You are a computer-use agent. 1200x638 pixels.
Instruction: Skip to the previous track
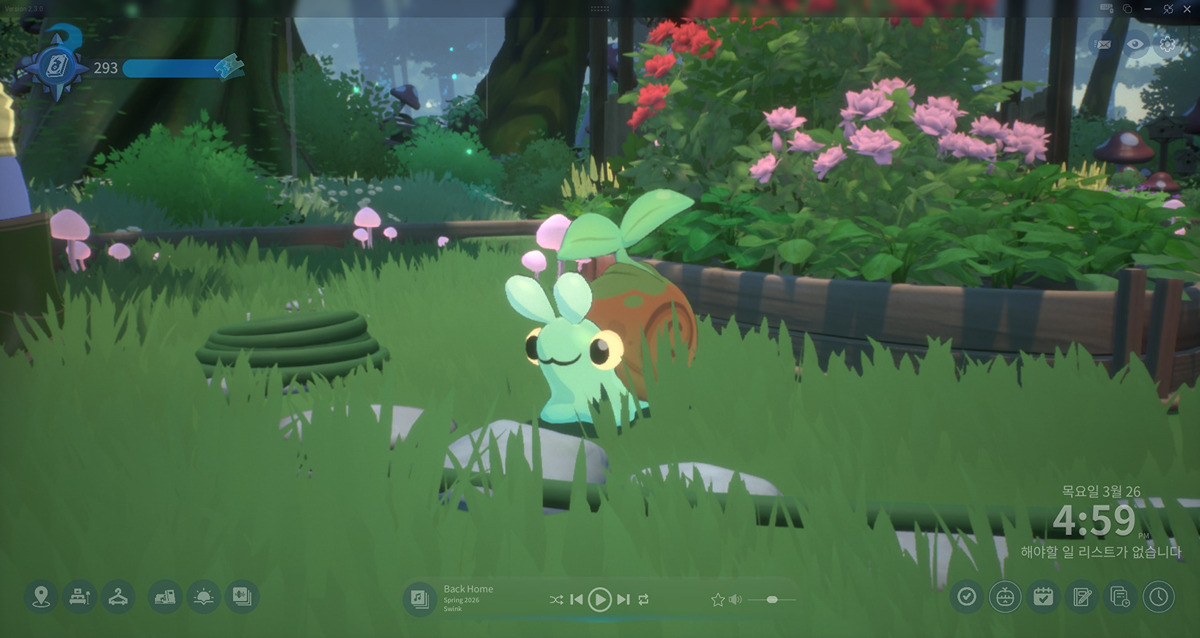click(576, 599)
